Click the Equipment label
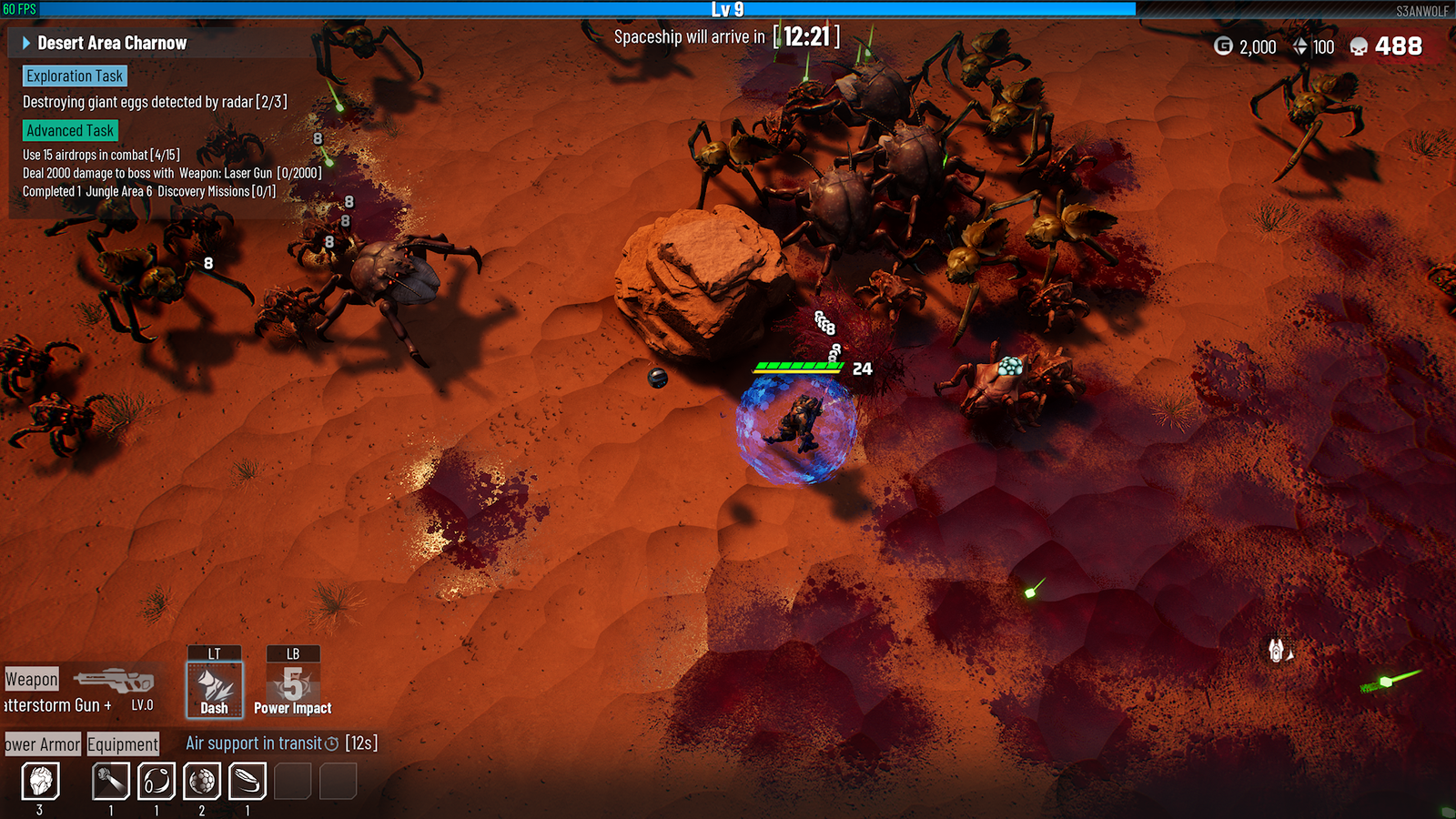This screenshot has width=1456, height=819. [123, 744]
